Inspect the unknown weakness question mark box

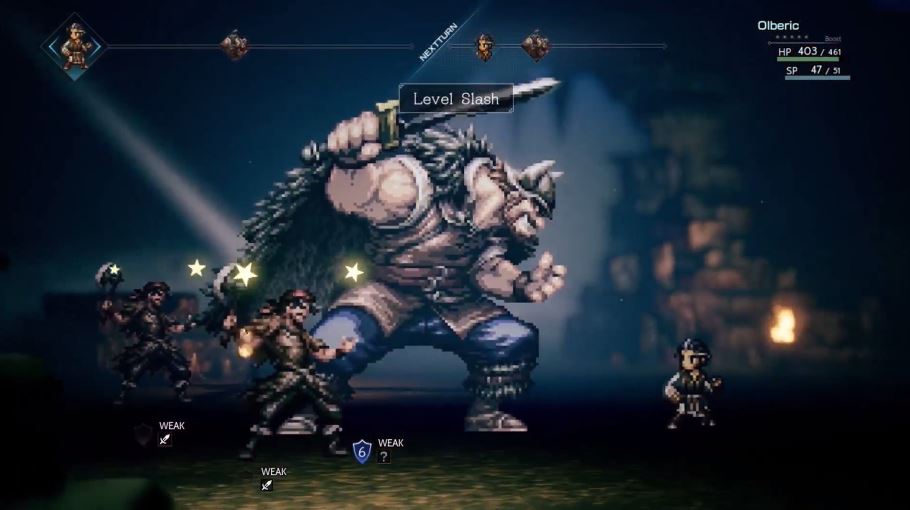(x=384, y=457)
